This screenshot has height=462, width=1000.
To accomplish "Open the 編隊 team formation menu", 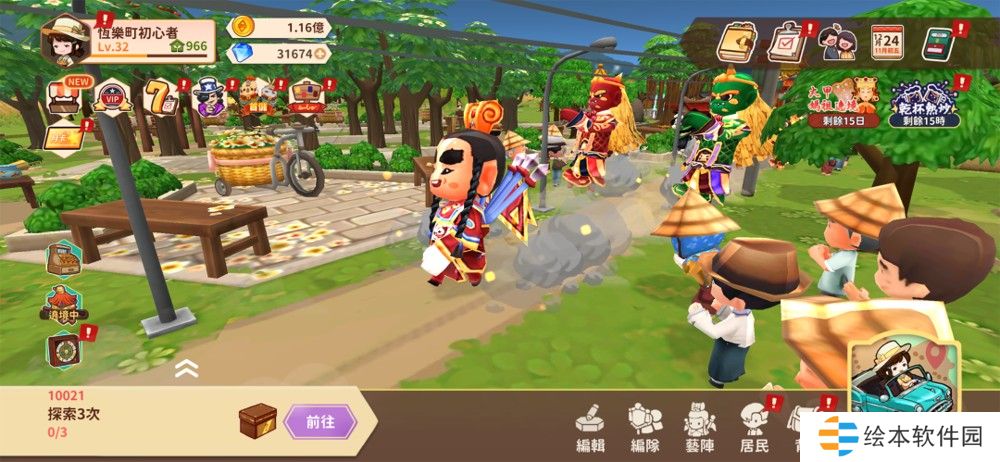I will pyautogui.click(x=645, y=428).
